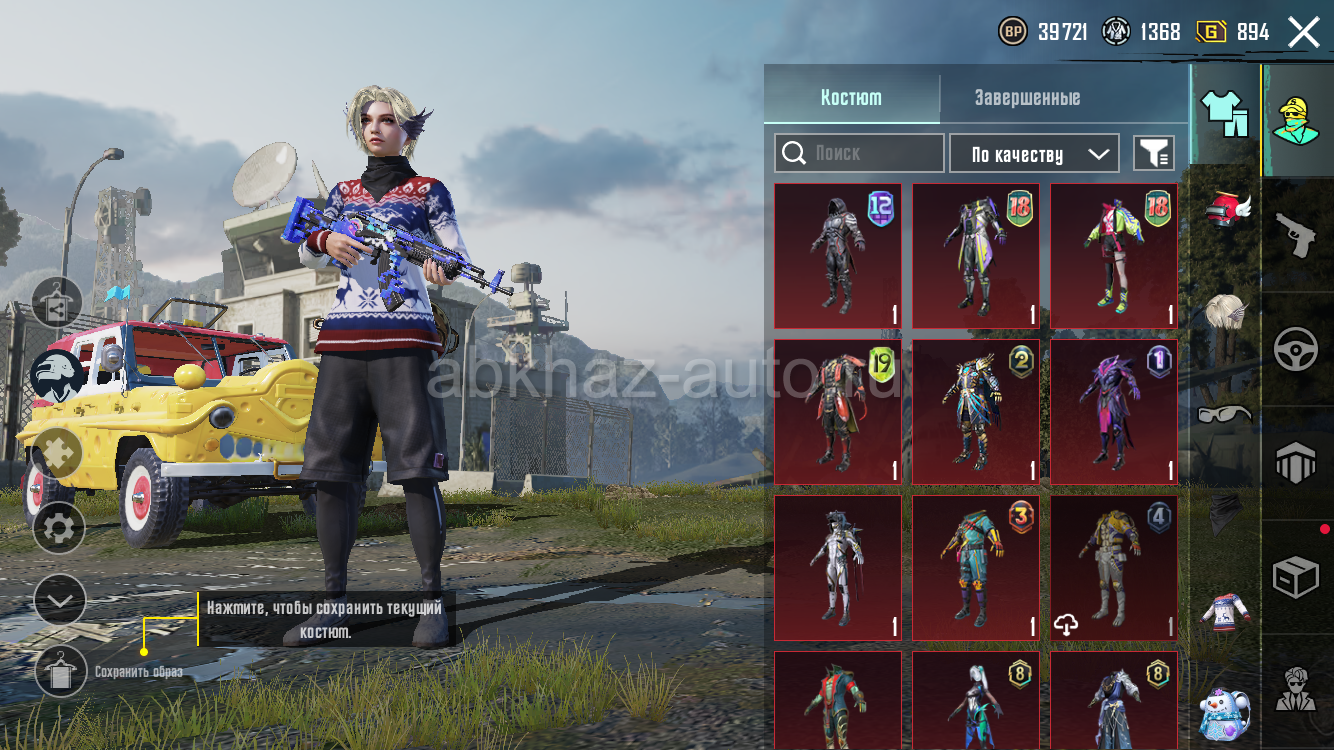
Task: Click the Сохранить образ hanger button
Action: (x=60, y=670)
